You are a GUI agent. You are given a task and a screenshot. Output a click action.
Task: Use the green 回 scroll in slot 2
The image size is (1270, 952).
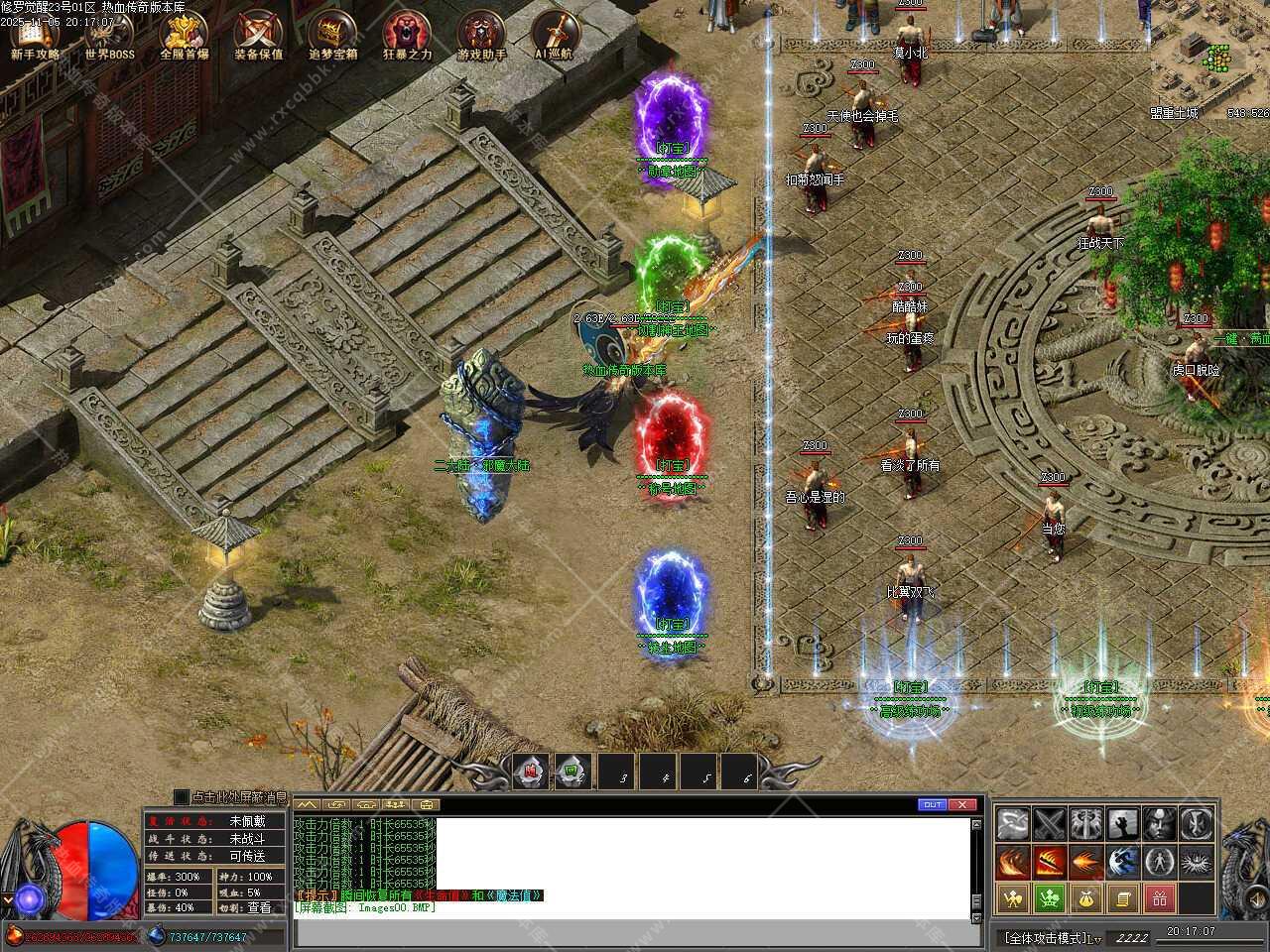572,771
